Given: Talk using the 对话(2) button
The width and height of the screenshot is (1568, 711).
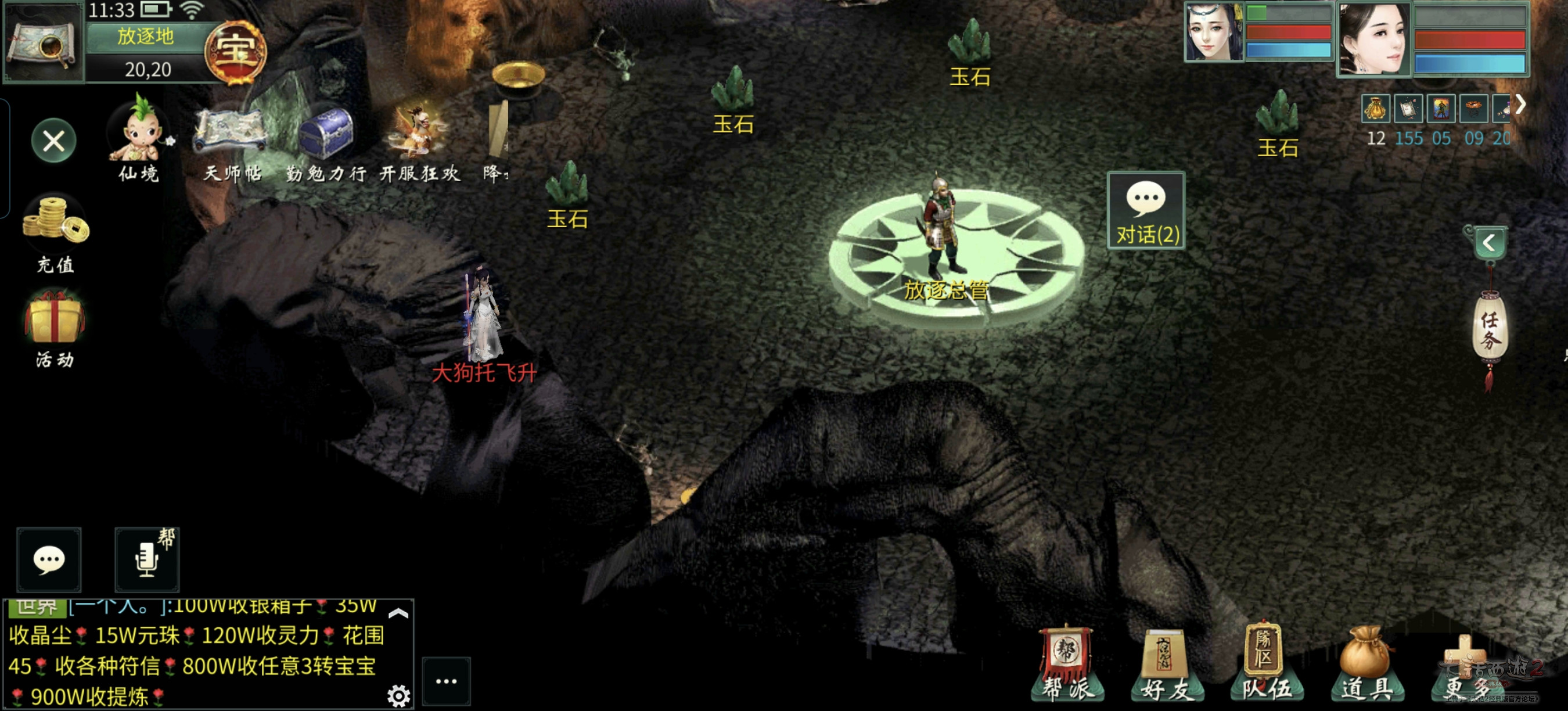Looking at the screenshot, I should (x=1146, y=211).
